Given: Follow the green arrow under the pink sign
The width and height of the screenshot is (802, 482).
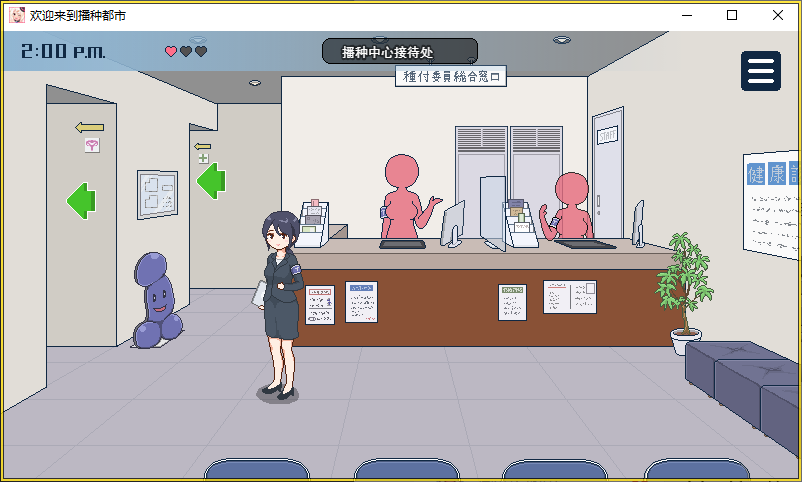Looking at the screenshot, I should point(81,201).
